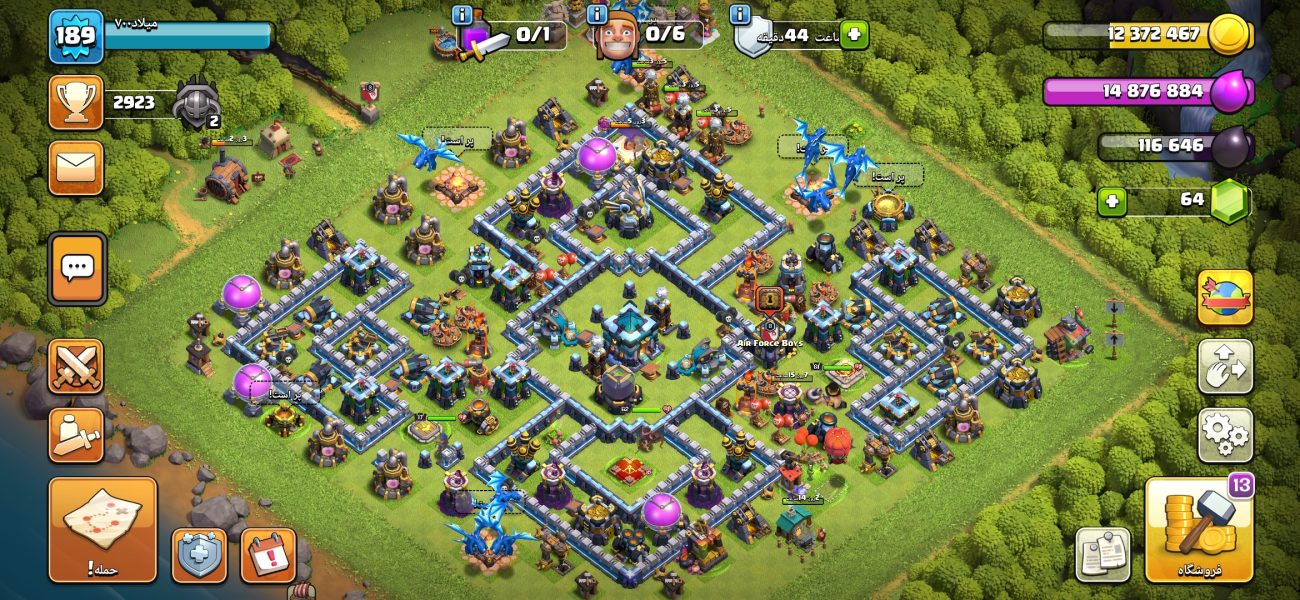
Task: Expand the chat speech bubble panel
Action: coord(77,268)
